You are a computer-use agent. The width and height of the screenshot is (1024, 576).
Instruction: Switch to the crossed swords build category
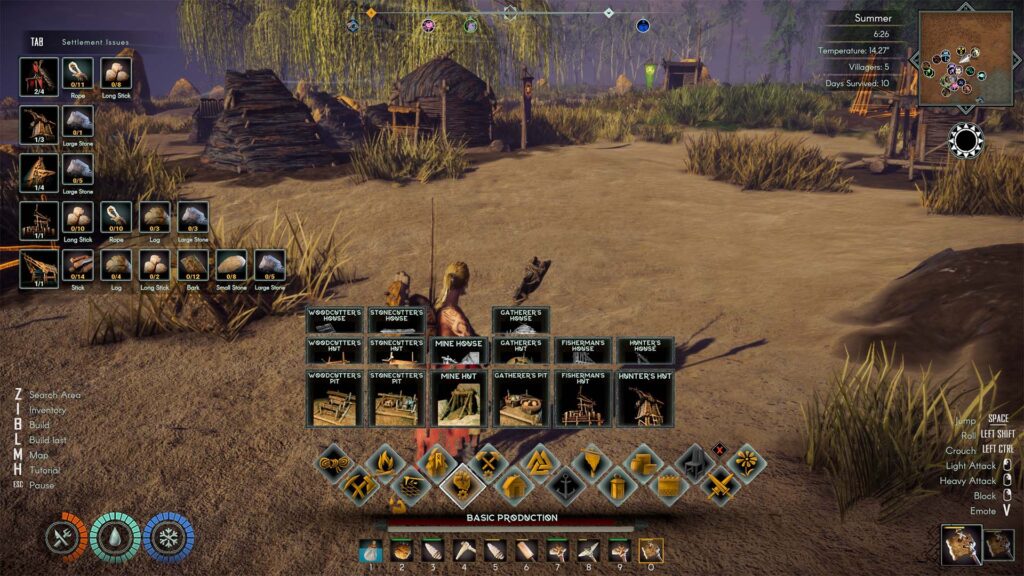click(x=720, y=486)
